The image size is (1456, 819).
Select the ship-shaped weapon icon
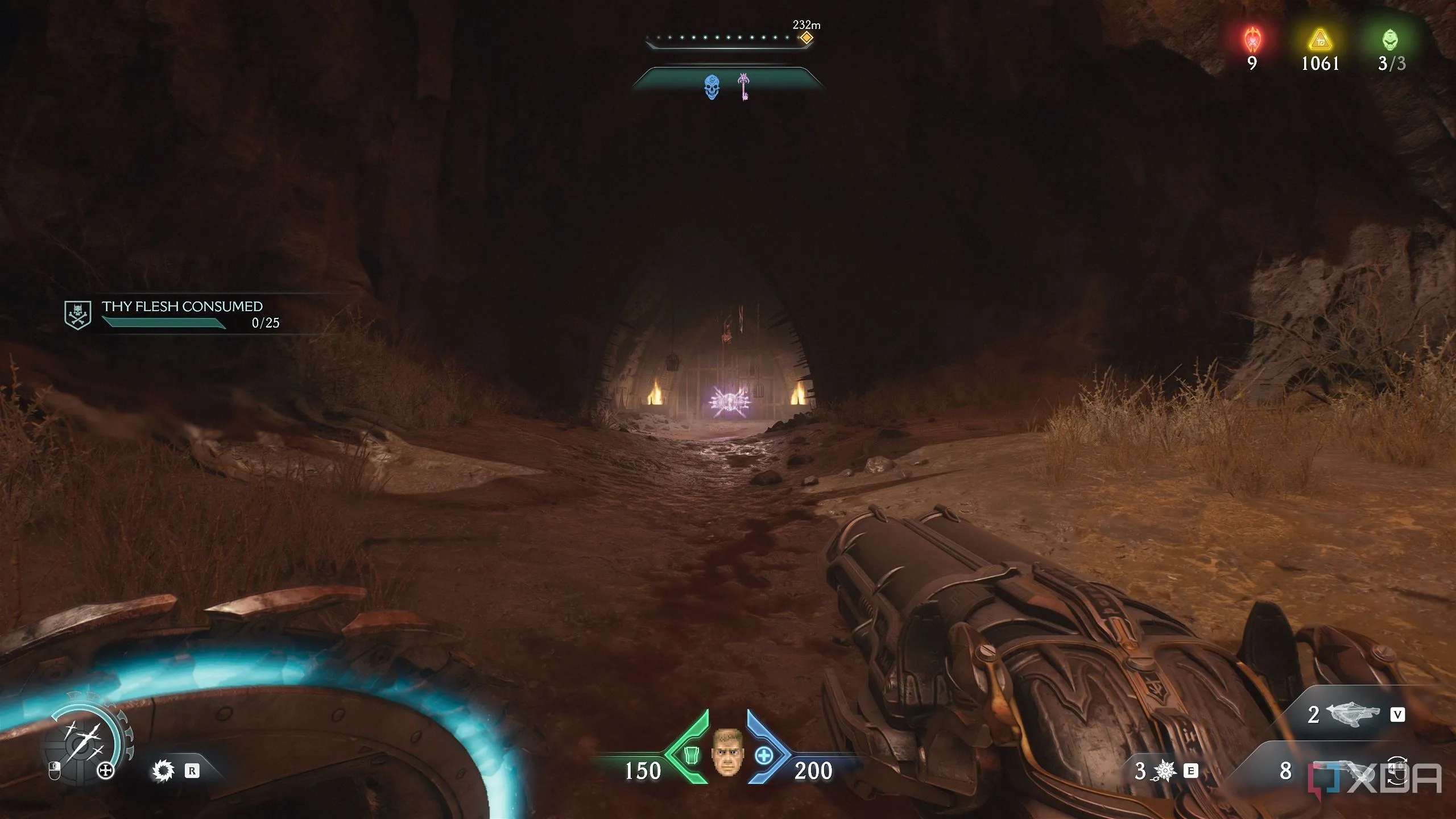1352,714
